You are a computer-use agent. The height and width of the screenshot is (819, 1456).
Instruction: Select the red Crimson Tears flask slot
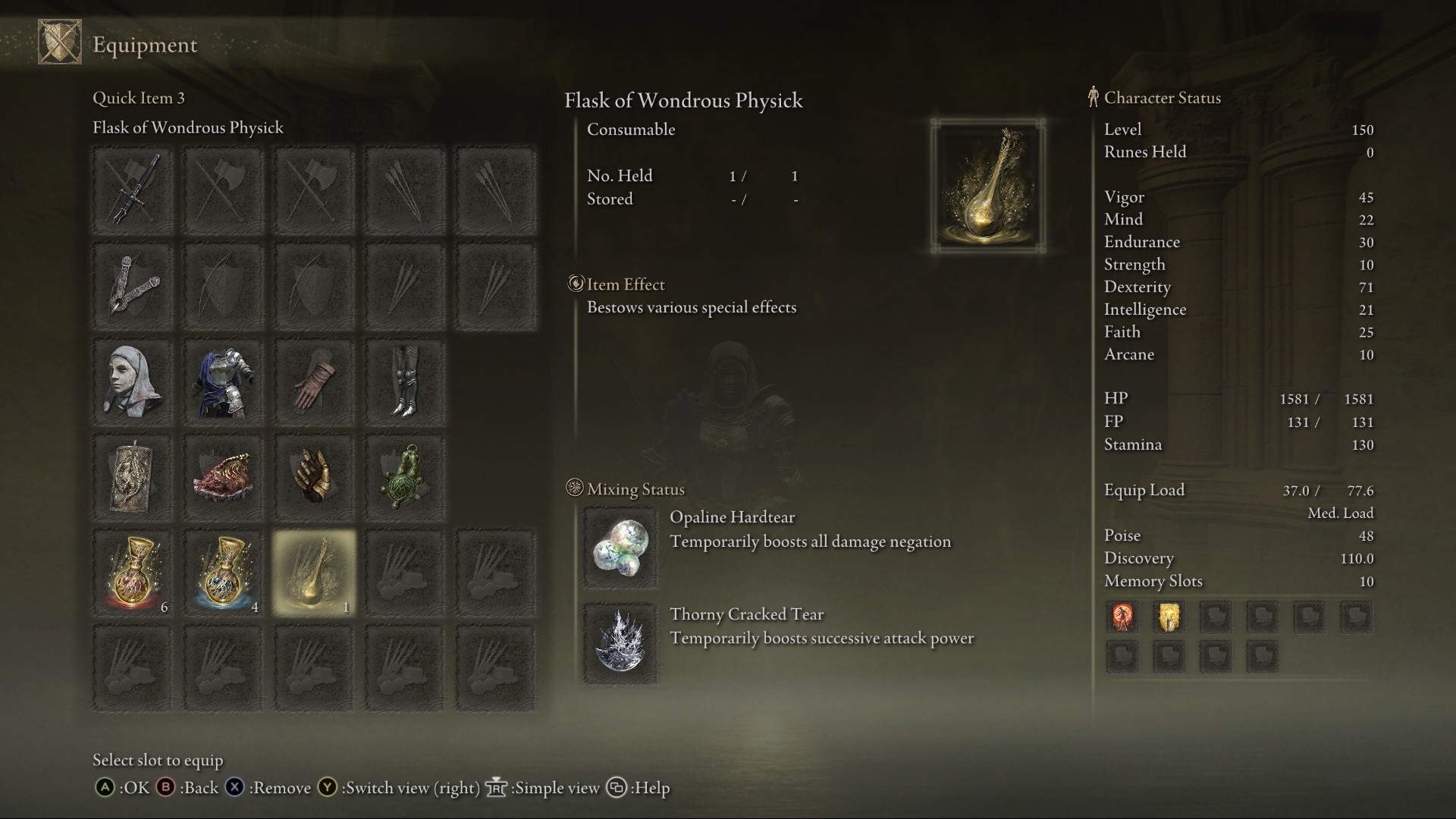pyautogui.click(x=133, y=573)
